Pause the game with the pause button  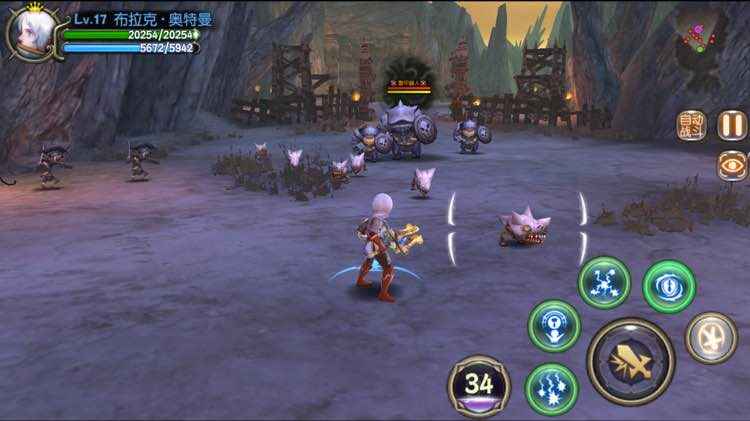point(732,124)
